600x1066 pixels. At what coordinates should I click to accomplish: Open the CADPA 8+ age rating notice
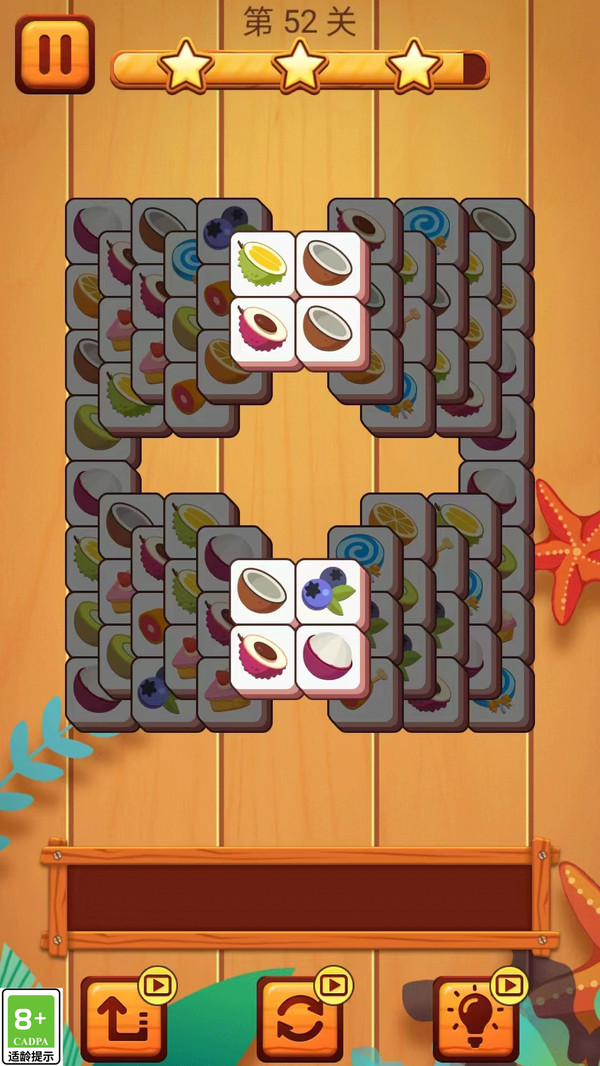[x=32, y=1026]
